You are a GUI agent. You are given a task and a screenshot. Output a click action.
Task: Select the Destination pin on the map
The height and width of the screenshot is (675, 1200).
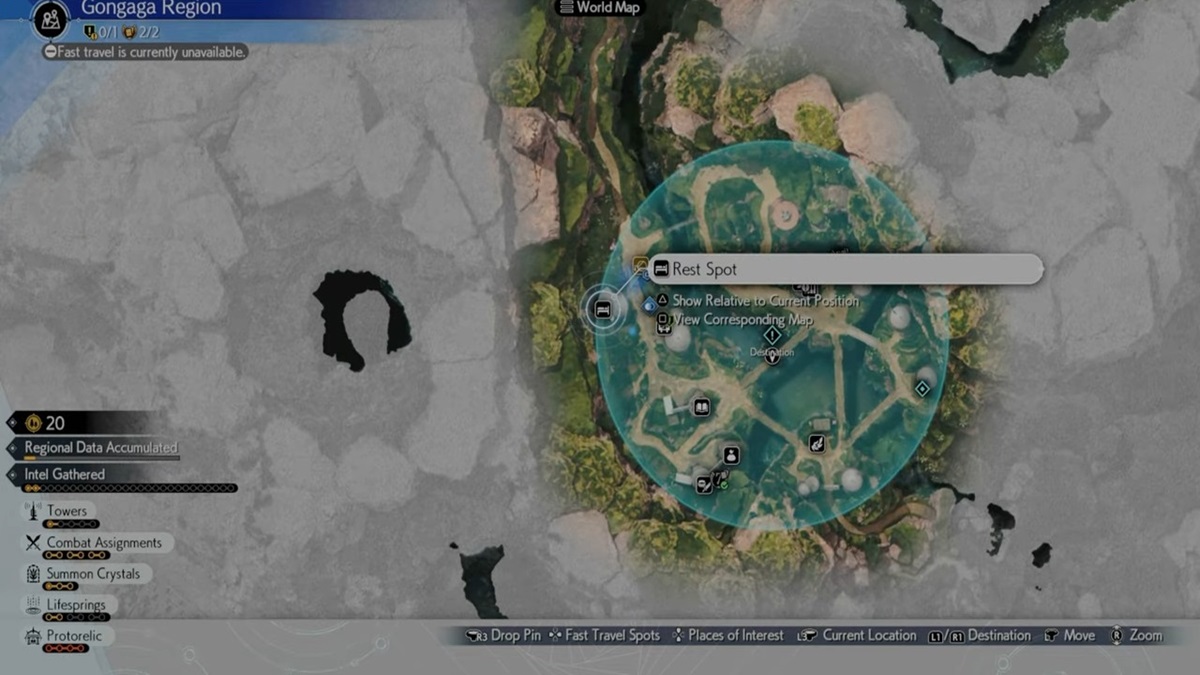772,356
